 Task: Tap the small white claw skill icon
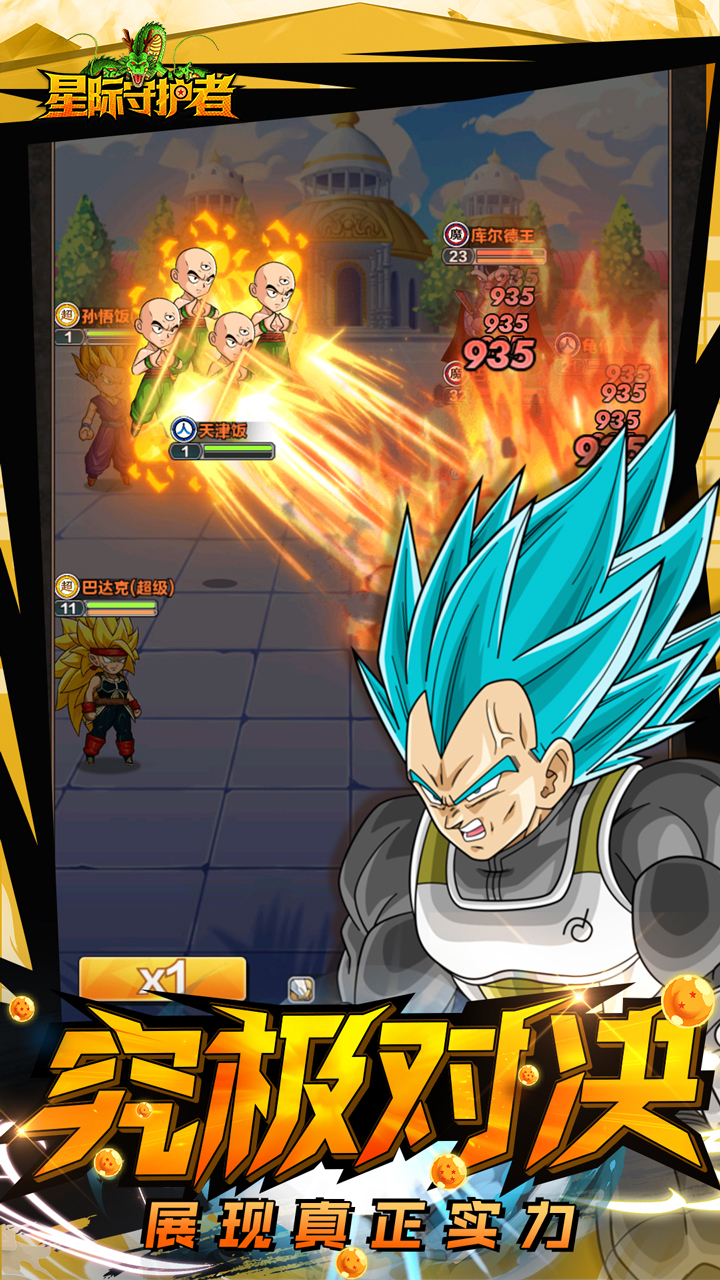point(301,988)
